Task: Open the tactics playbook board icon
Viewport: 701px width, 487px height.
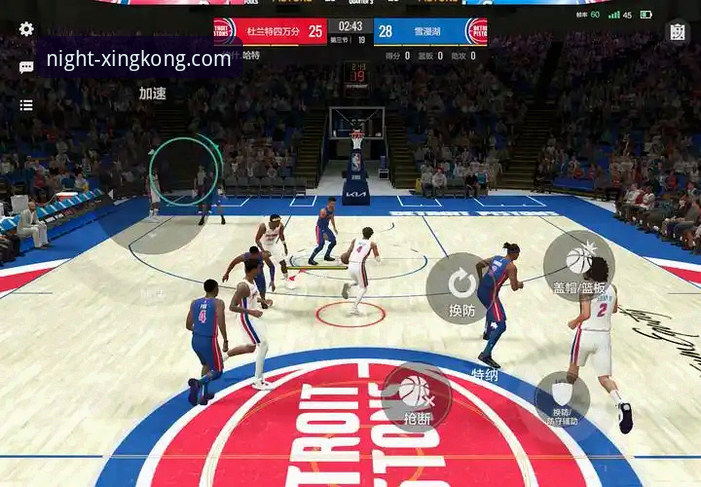Action: 677,32
